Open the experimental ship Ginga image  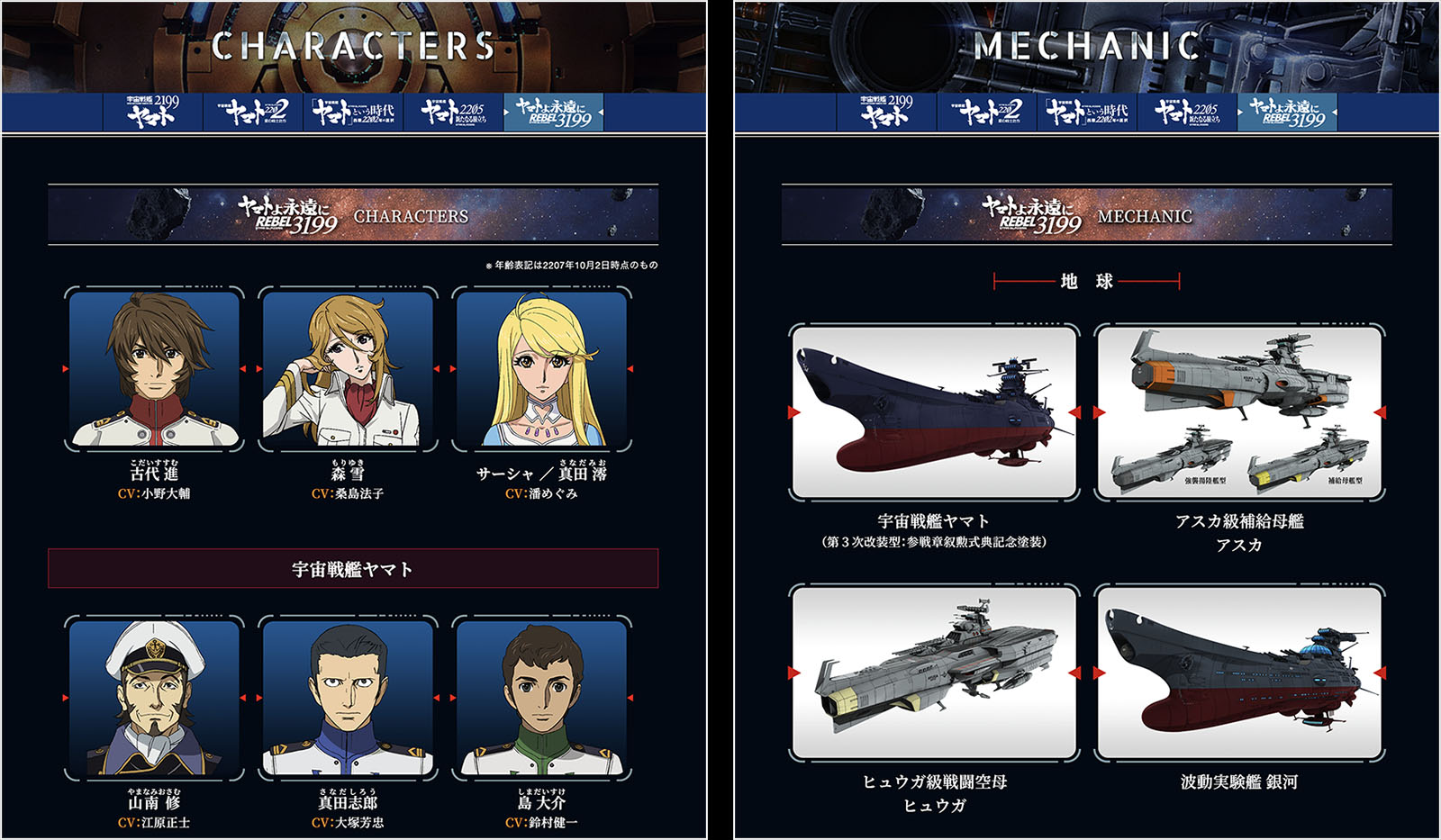point(1239,672)
